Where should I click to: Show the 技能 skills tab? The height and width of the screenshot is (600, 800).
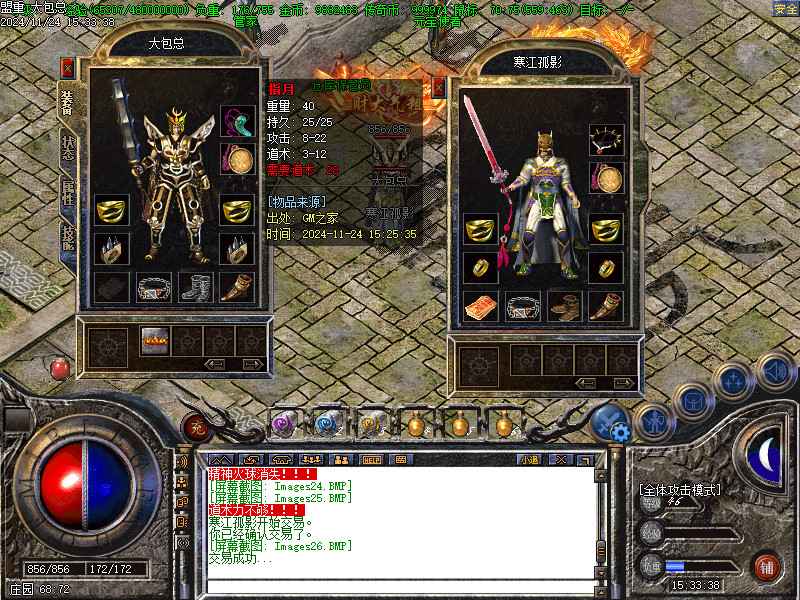(68, 238)
